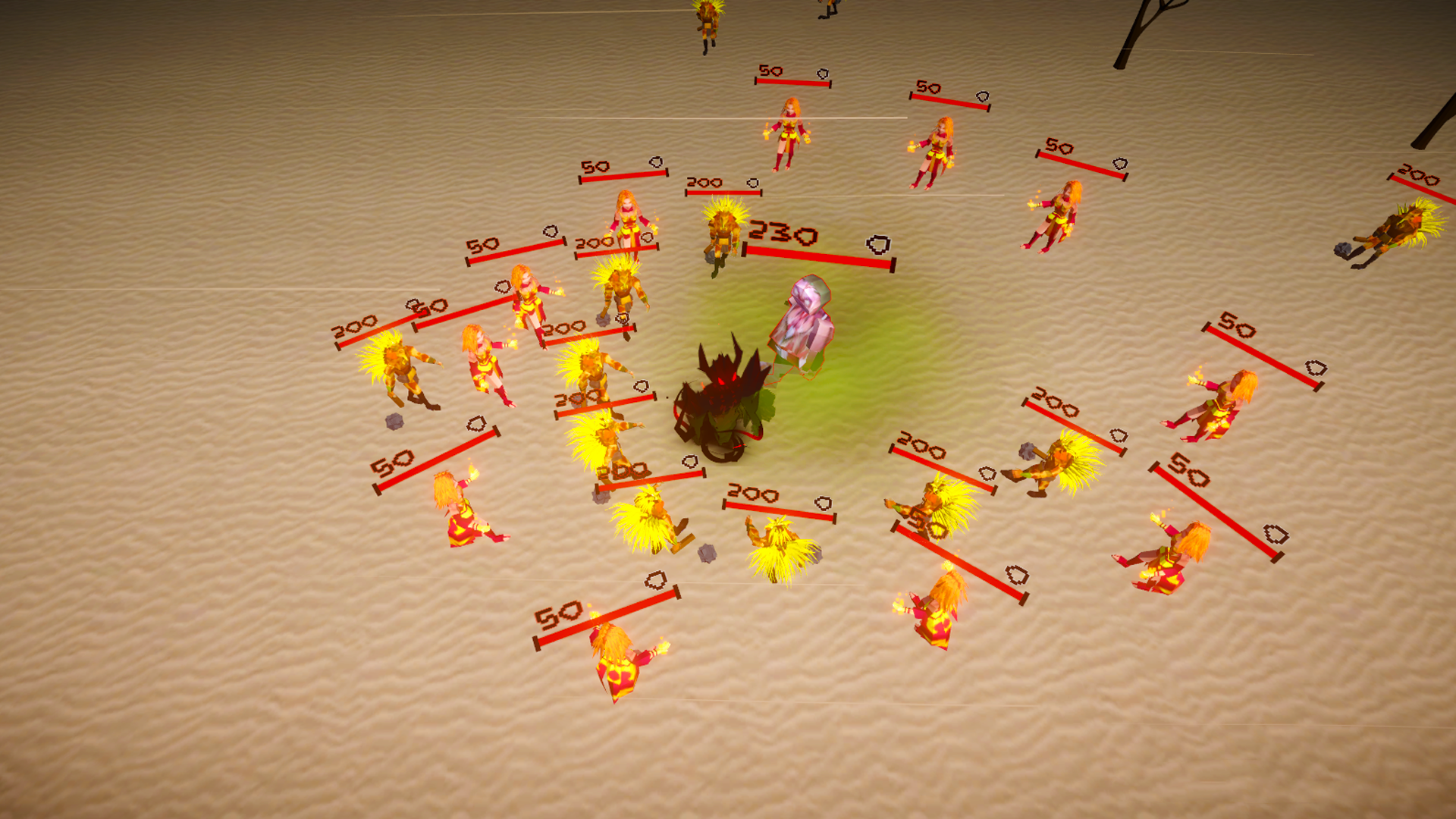This screenshot has height=819, width=1456.
Task: Click the shield icon above the topmost 50 health bar
Action: click(821, 73)
